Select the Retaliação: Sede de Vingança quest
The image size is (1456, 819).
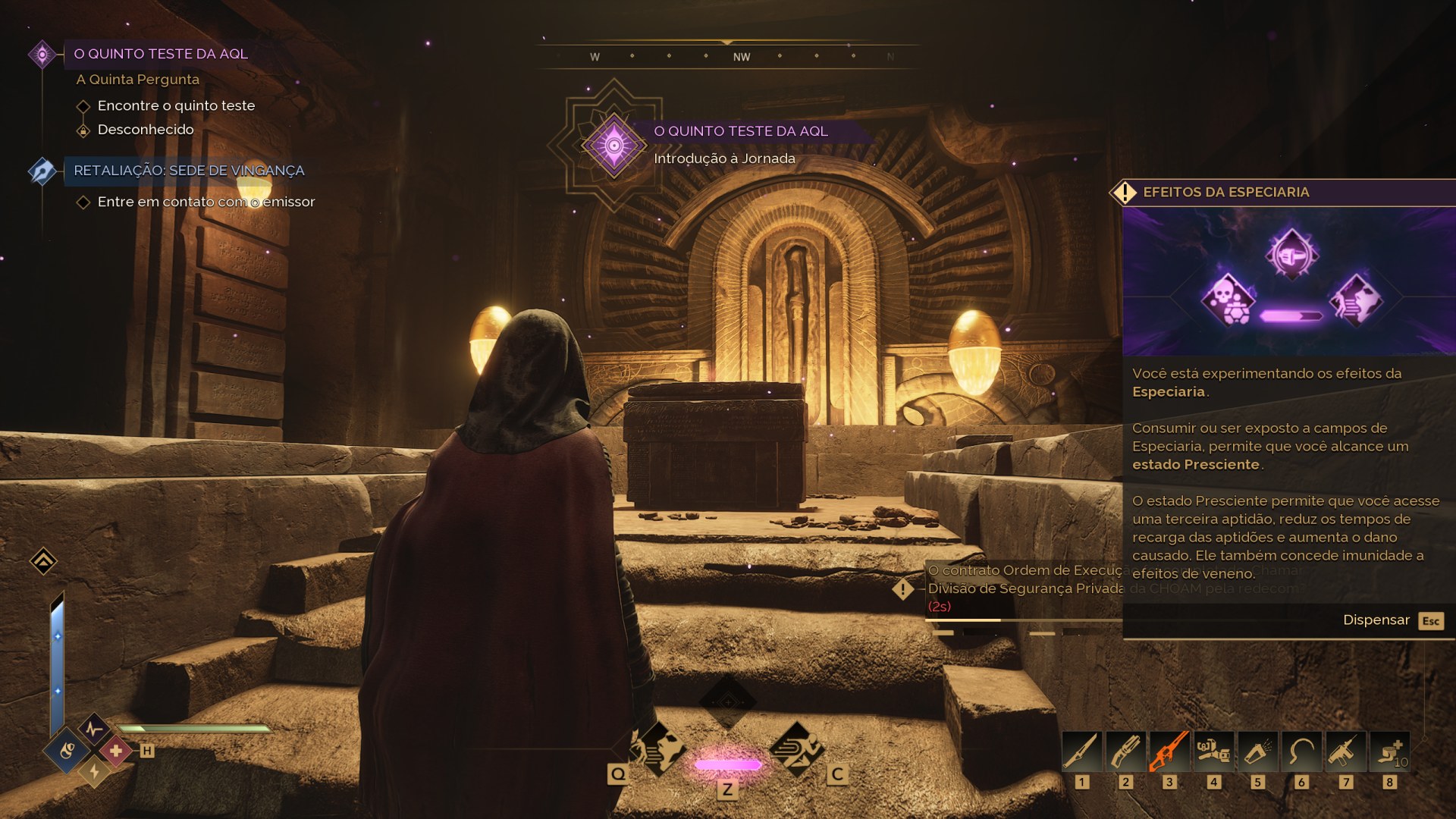coord(189,171)
